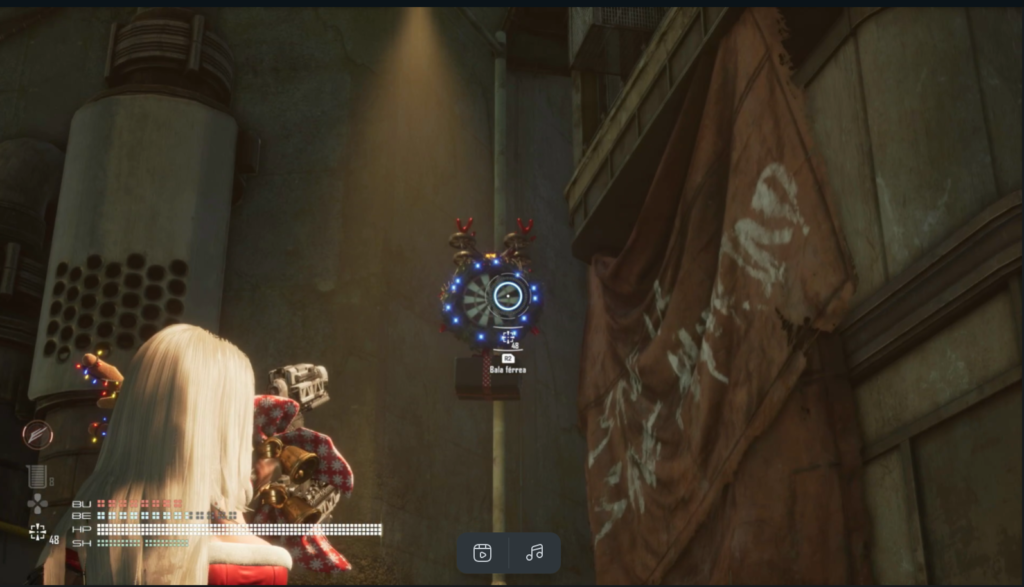Select the beaker consumable item icon
Viewport: 1024px width, 587px height.
[36, 477]
